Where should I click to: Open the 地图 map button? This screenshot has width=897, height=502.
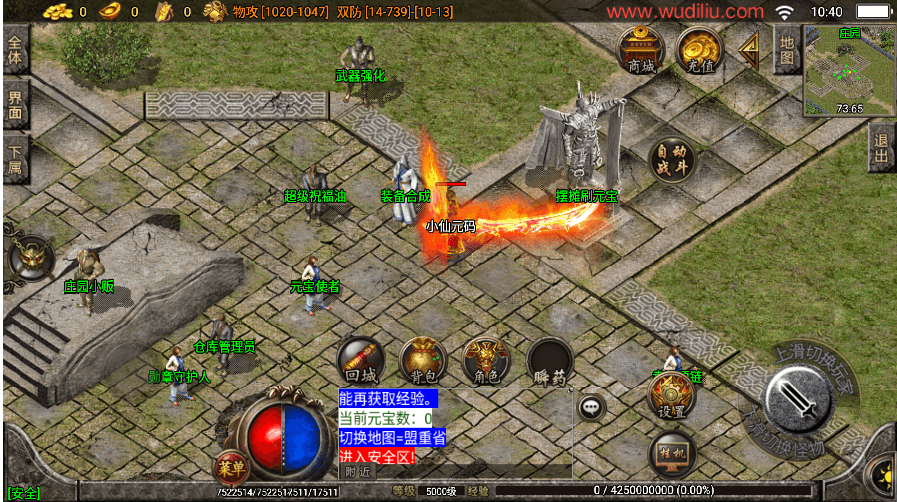(787, 49)
